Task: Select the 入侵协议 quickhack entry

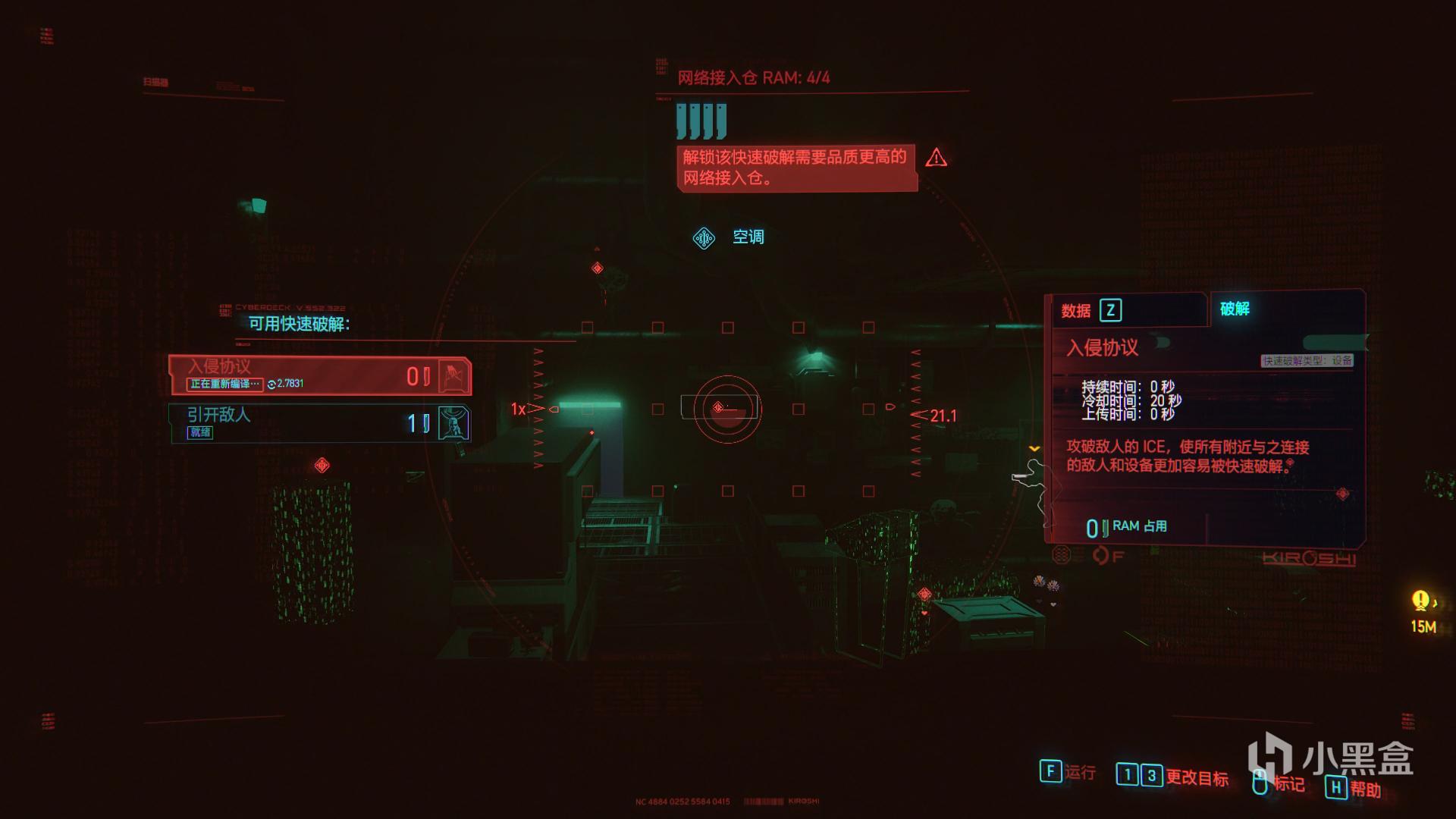Action: 319,375
